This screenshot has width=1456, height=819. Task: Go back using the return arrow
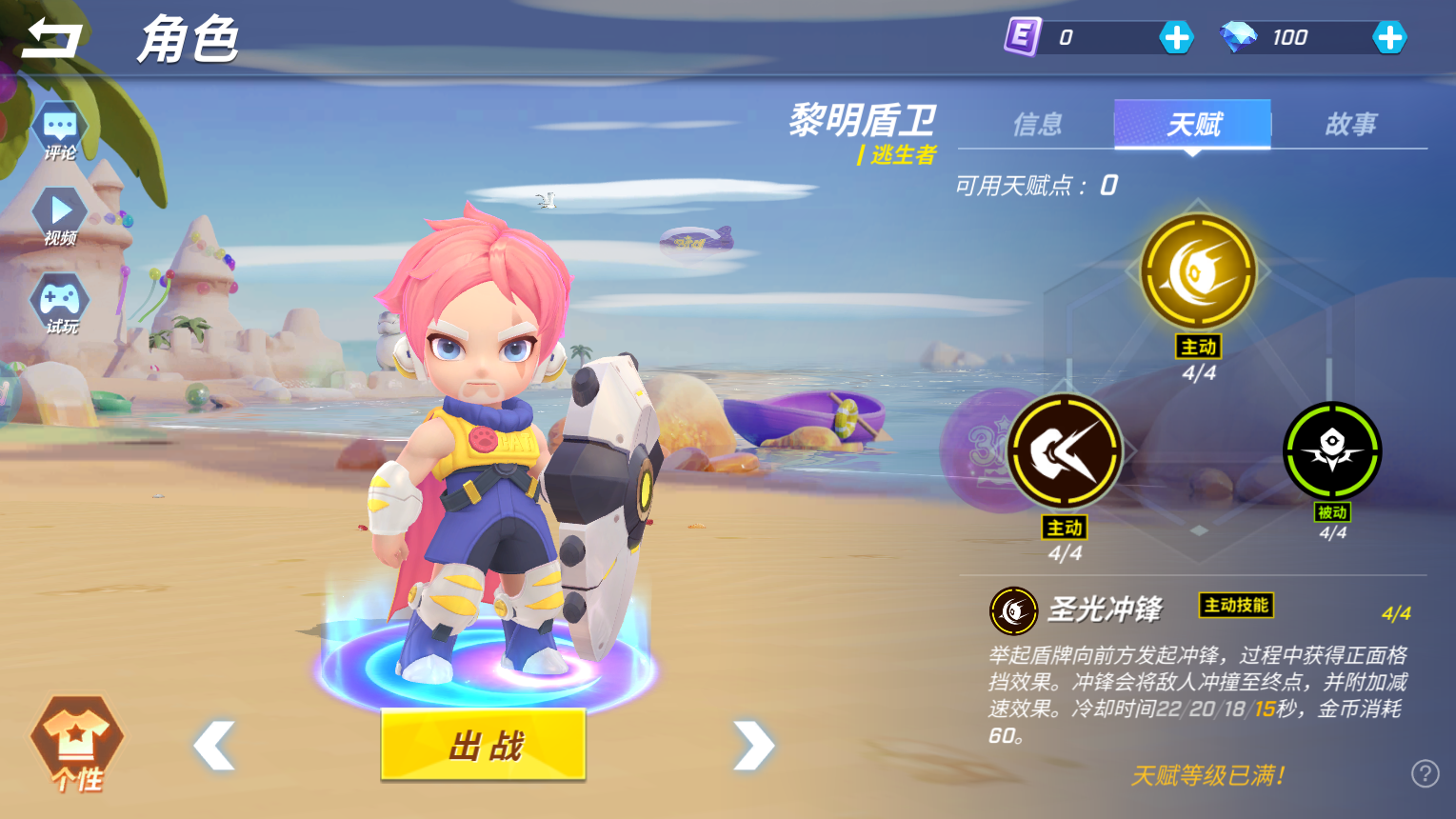click(x=52, y=38)
